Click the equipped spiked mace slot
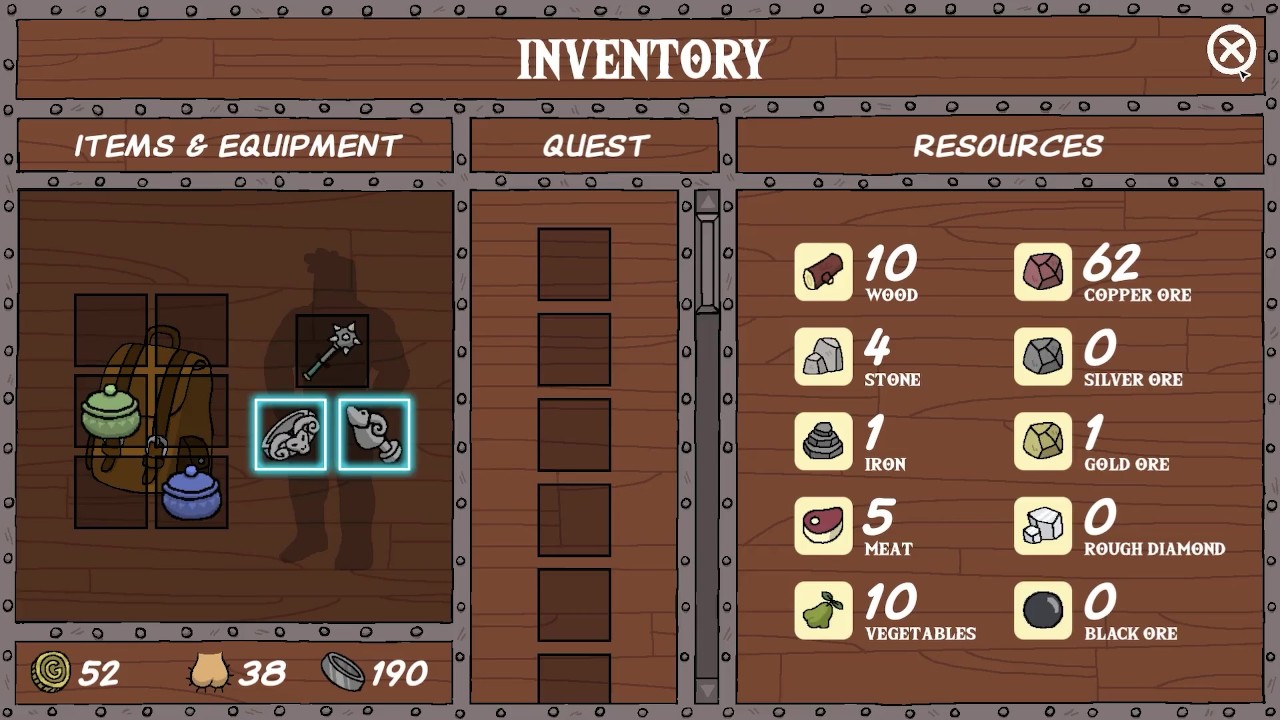The height and width of the screenshot is (720, 1280). 332,351
